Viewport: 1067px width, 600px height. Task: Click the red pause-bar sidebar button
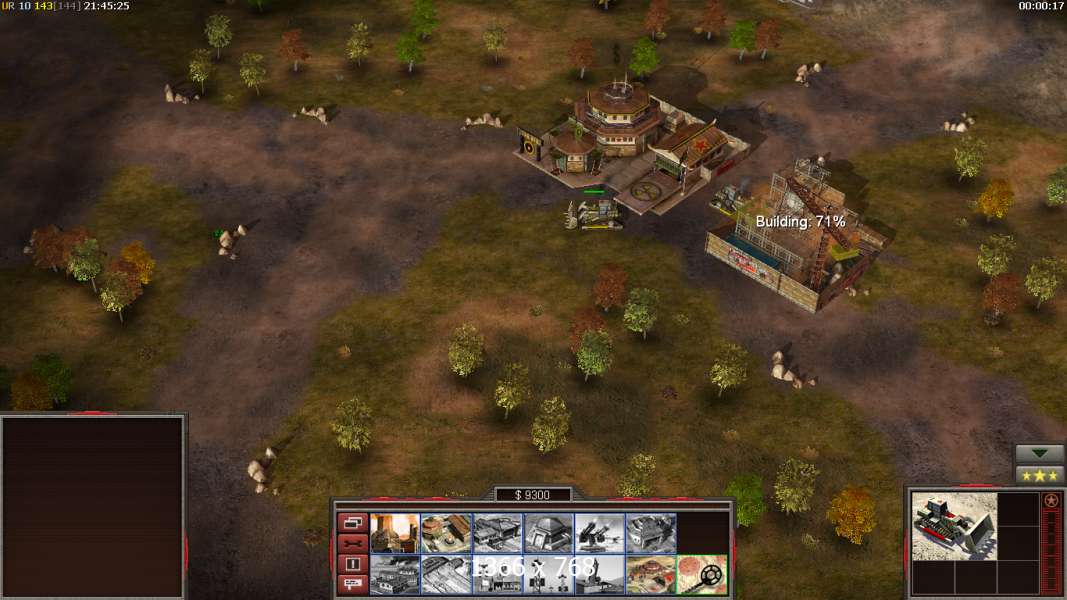click(x=352, y=564)
